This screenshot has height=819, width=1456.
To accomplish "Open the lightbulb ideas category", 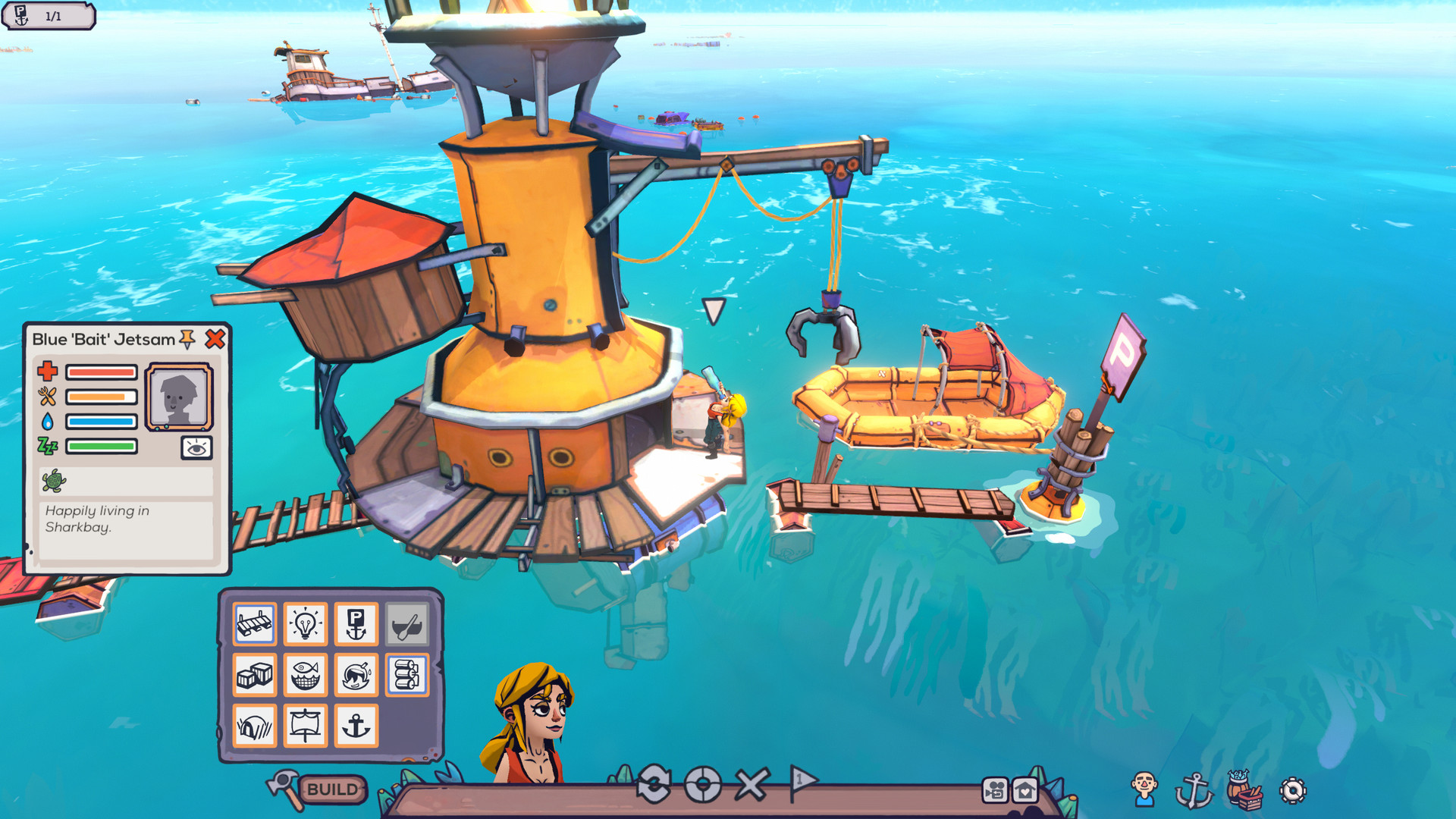I will 306,625.
